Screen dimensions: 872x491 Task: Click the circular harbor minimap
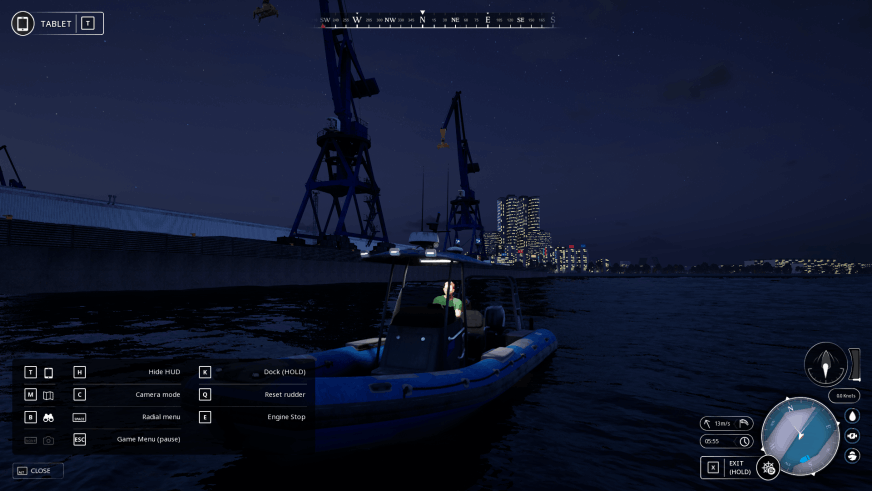[x=799, y=436]
